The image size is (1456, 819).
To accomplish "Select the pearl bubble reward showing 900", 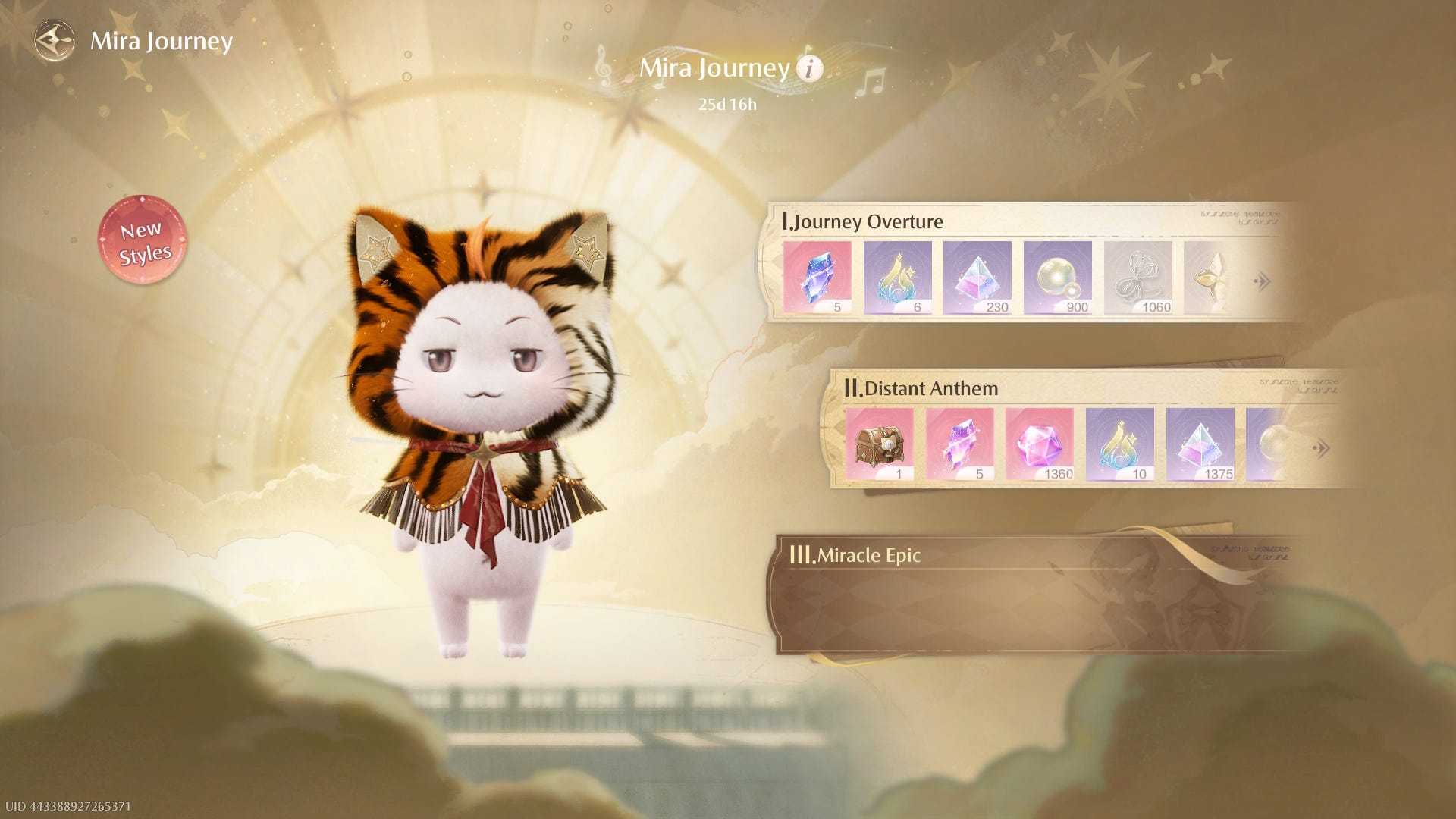I will coord(1058,278).
